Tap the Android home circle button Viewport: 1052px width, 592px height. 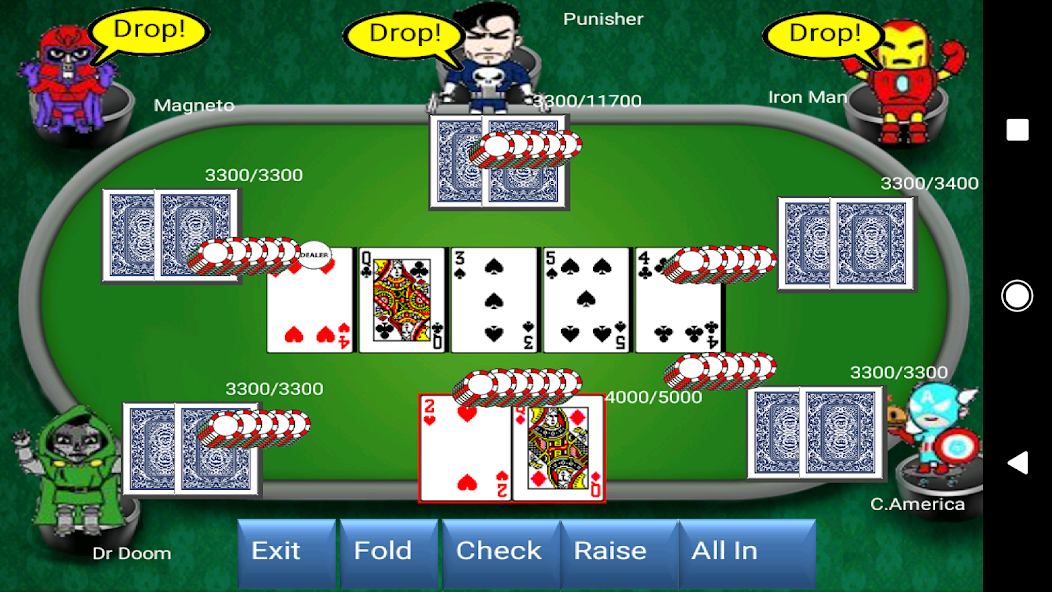[x=1017, y=296]
